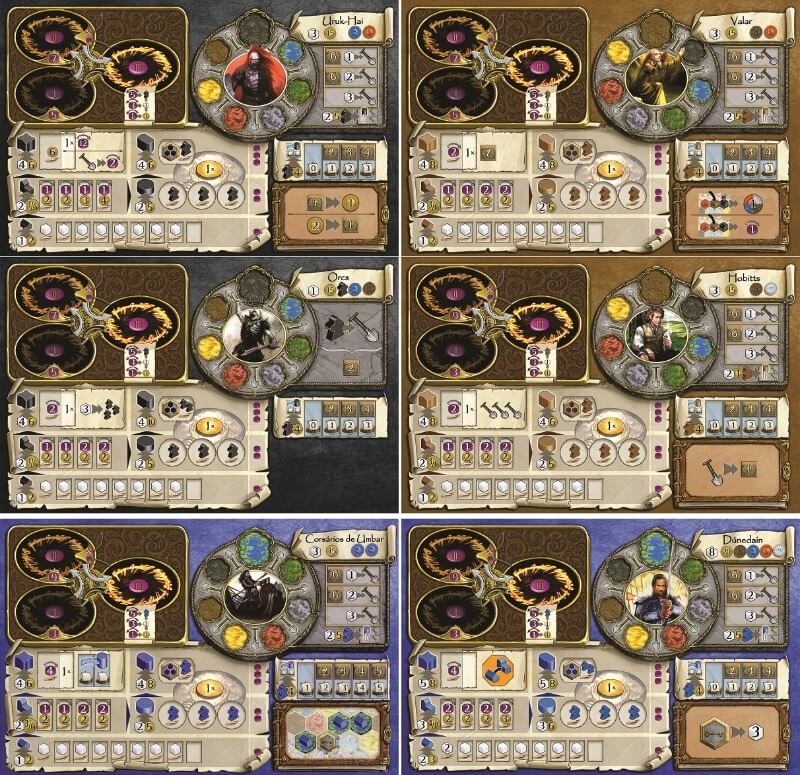800x775 pixels.
Task: Choose the Valar faction board
Action: [600, 127]
